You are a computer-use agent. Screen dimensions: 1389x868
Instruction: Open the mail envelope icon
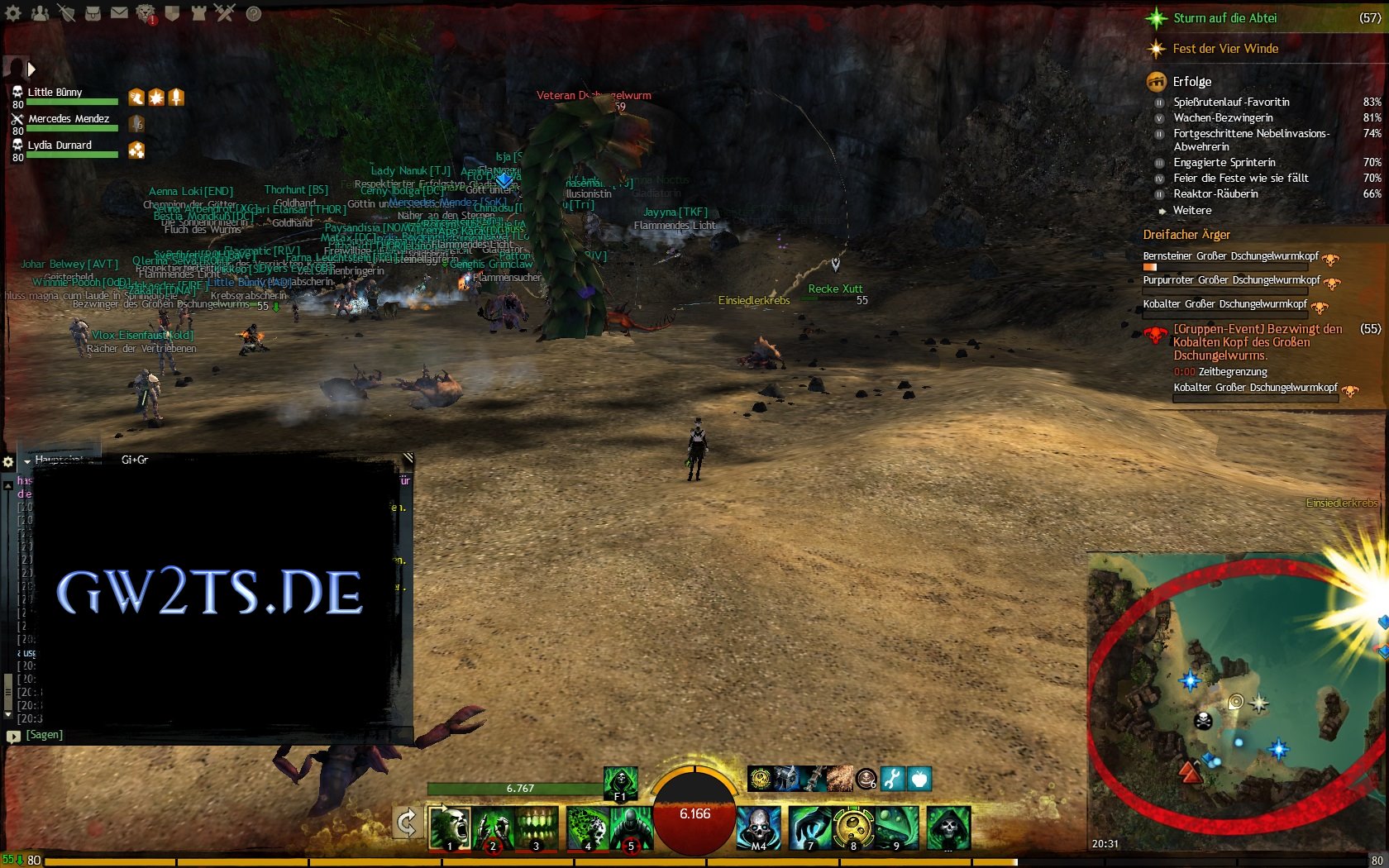tap(120, 13)
